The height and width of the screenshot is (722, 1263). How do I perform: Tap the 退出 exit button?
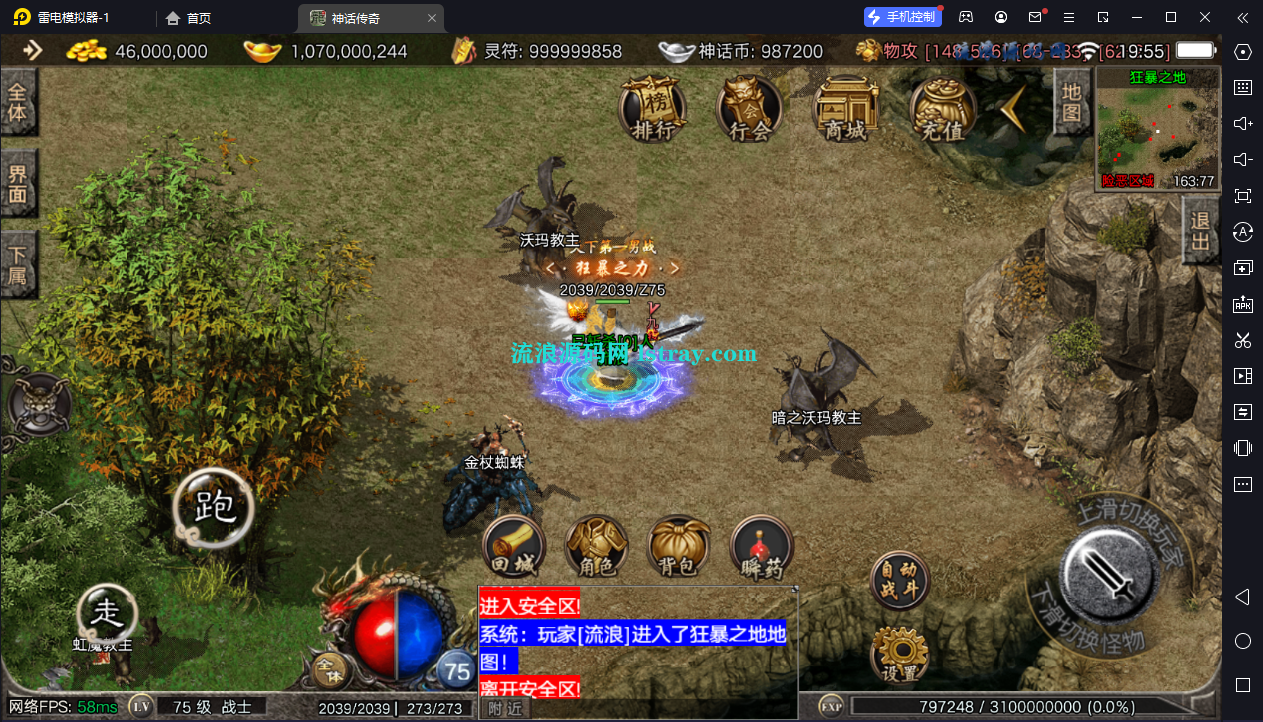coord(1200,229)
